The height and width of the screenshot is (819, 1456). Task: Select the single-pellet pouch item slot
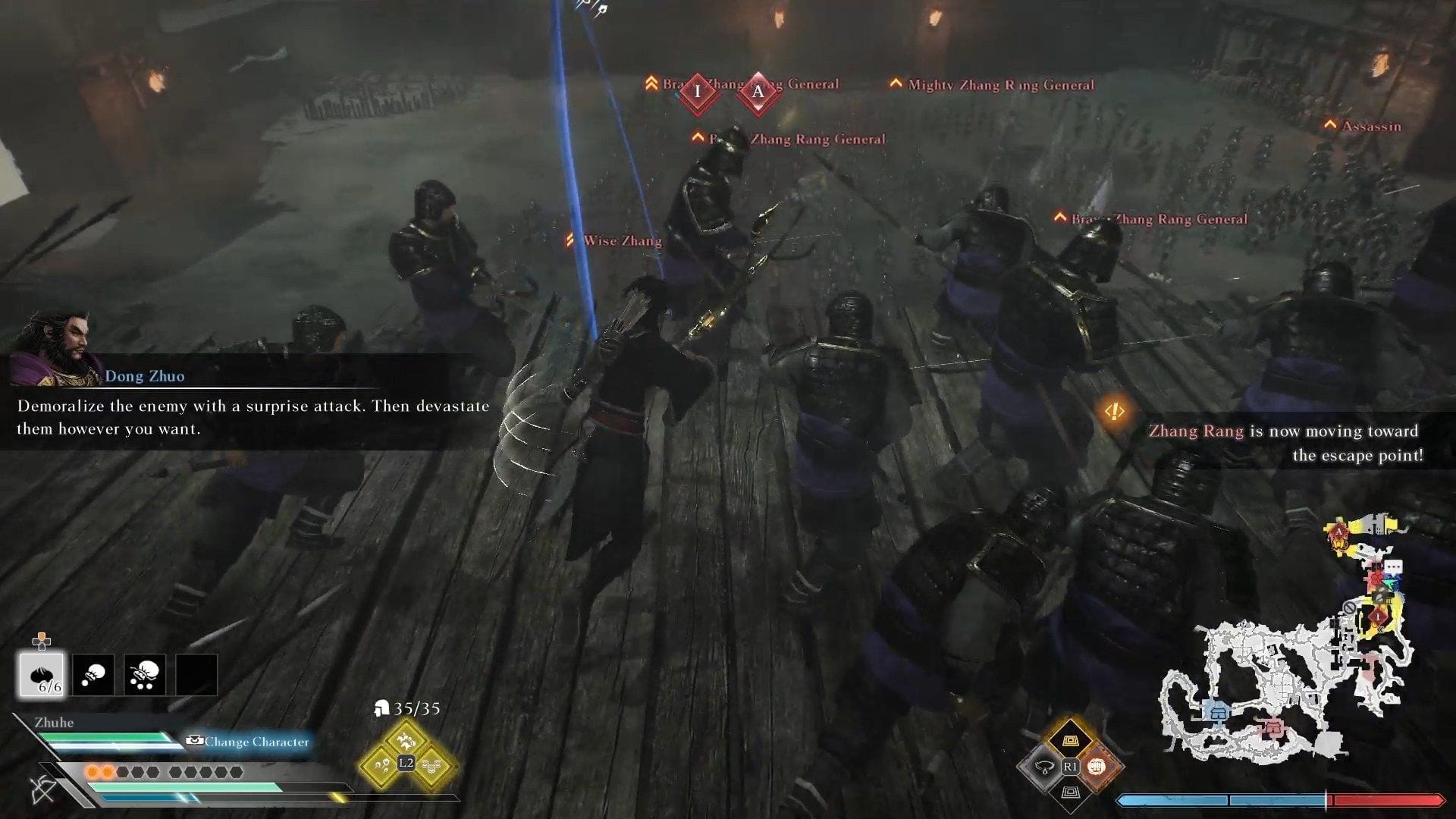tap(93, 674)
